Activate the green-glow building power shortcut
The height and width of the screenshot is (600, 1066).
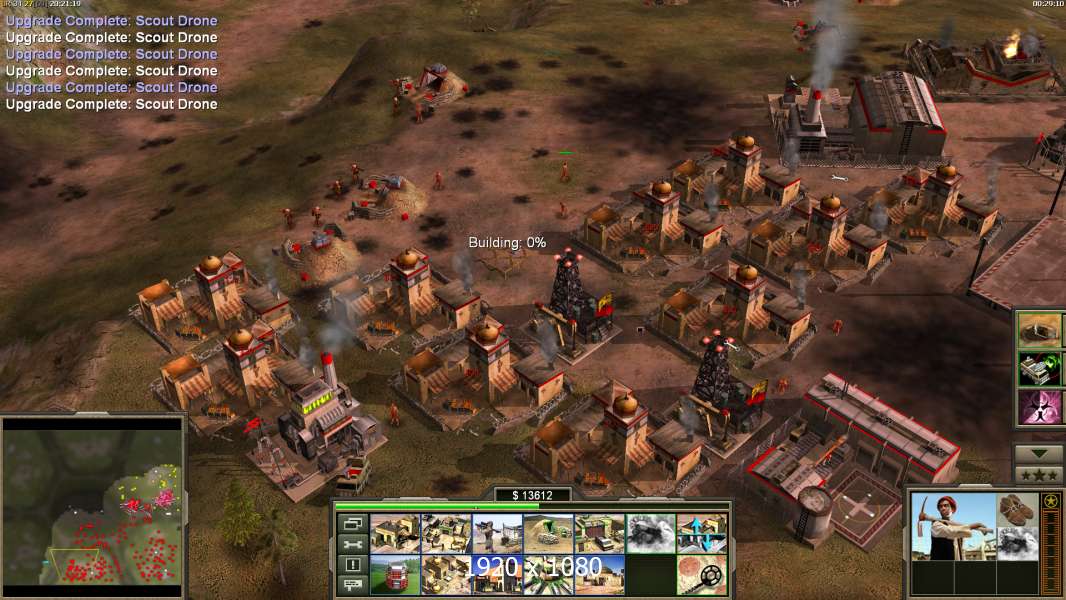tap(1041, 368)
